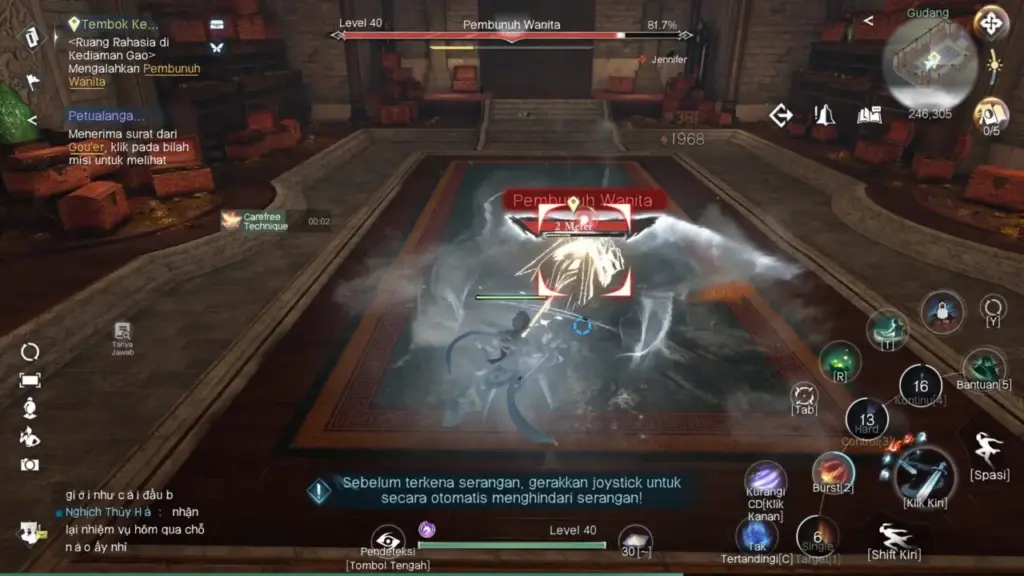Activate the Kurangi CD skill
This screenshot has width=1024, height=576.
pos(765,480)
